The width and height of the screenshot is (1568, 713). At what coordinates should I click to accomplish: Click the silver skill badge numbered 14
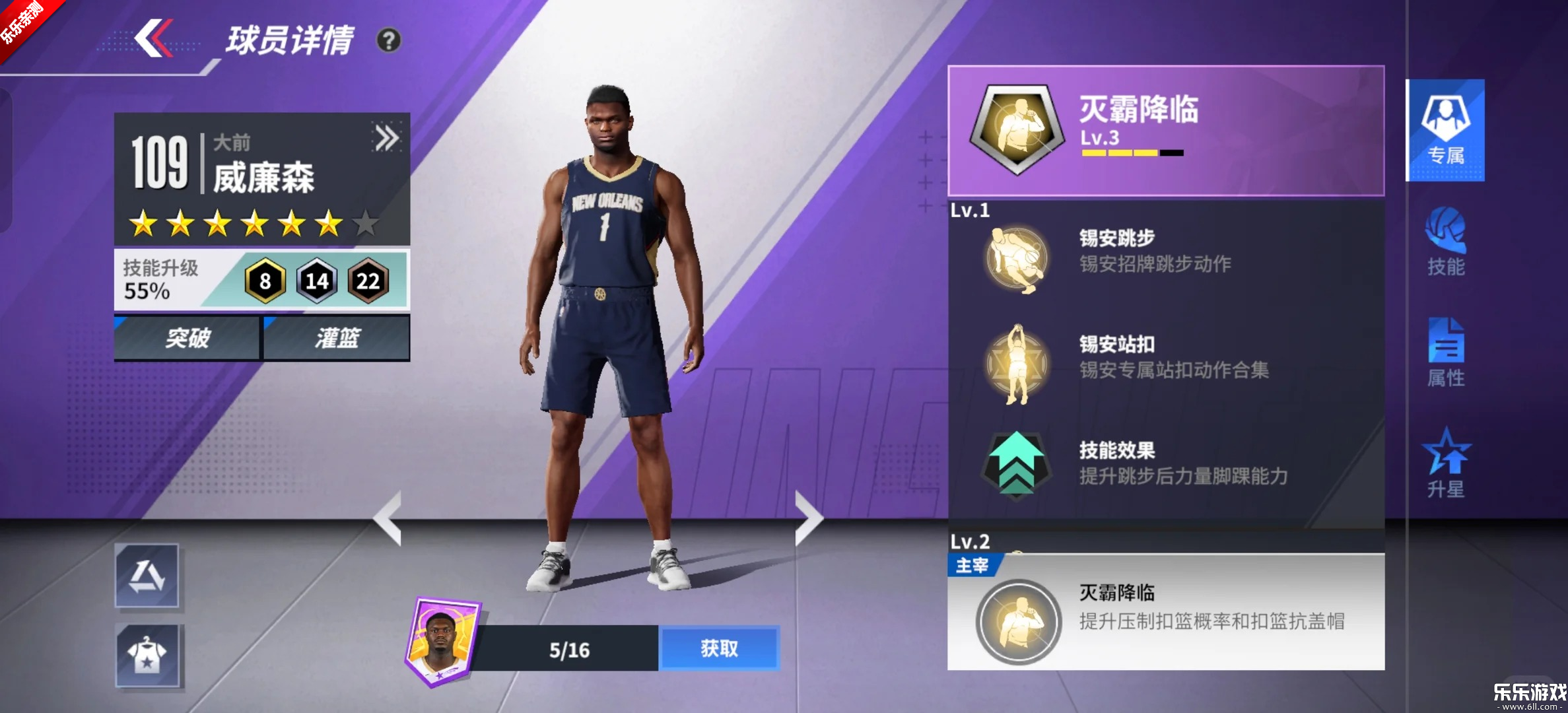click(x=317, y=281)
